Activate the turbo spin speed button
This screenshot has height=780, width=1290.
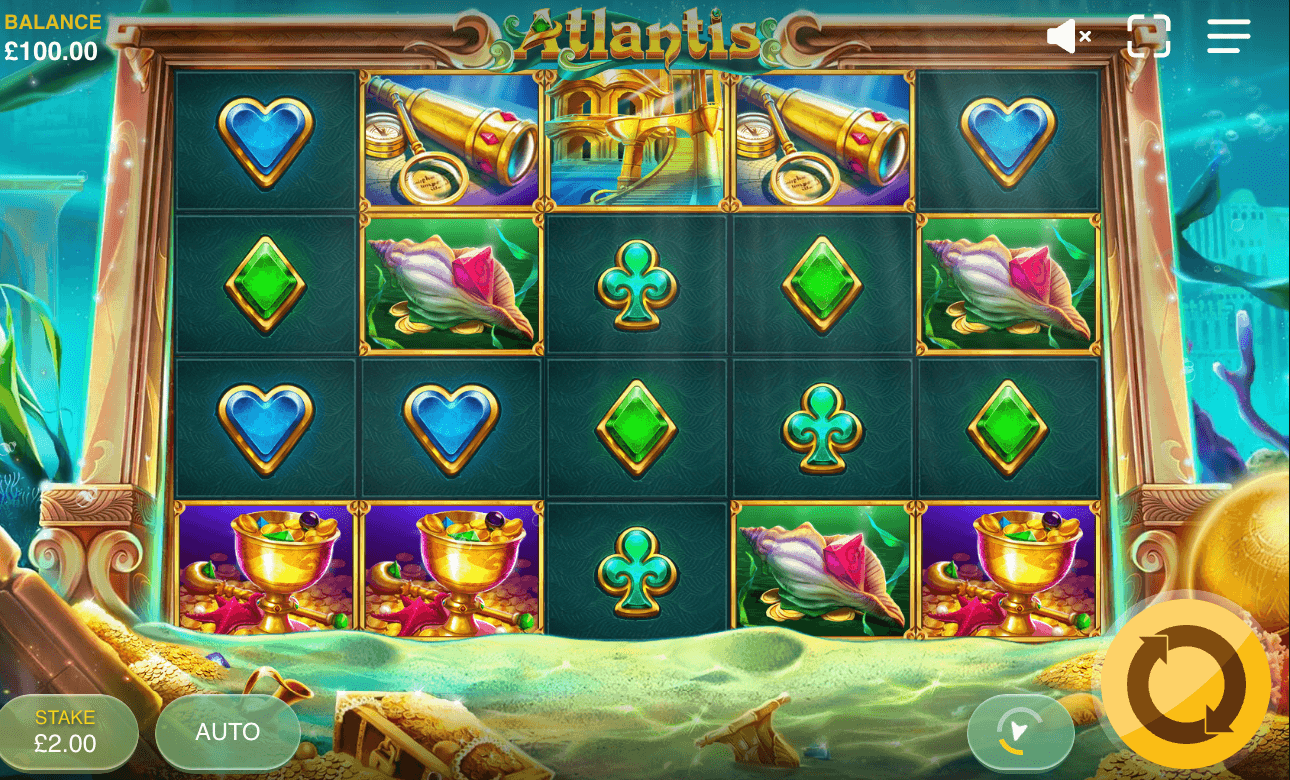(x=1020, y=732)
